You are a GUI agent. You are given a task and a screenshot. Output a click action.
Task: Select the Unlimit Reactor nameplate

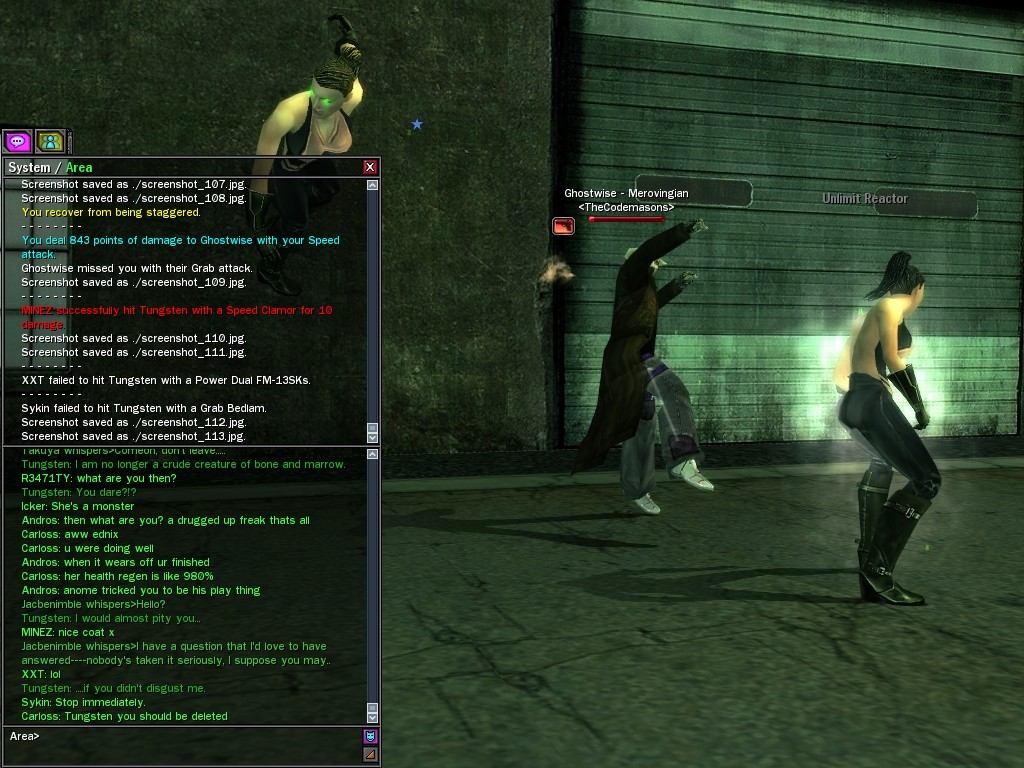(x=865, y=199)
